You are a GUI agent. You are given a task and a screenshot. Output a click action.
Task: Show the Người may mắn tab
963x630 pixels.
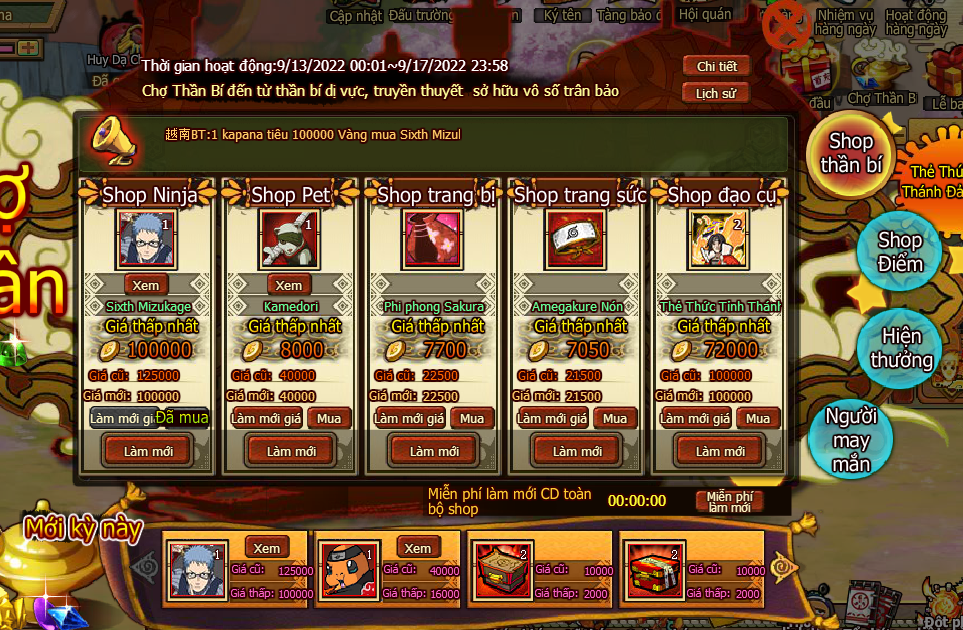(850, 440)
